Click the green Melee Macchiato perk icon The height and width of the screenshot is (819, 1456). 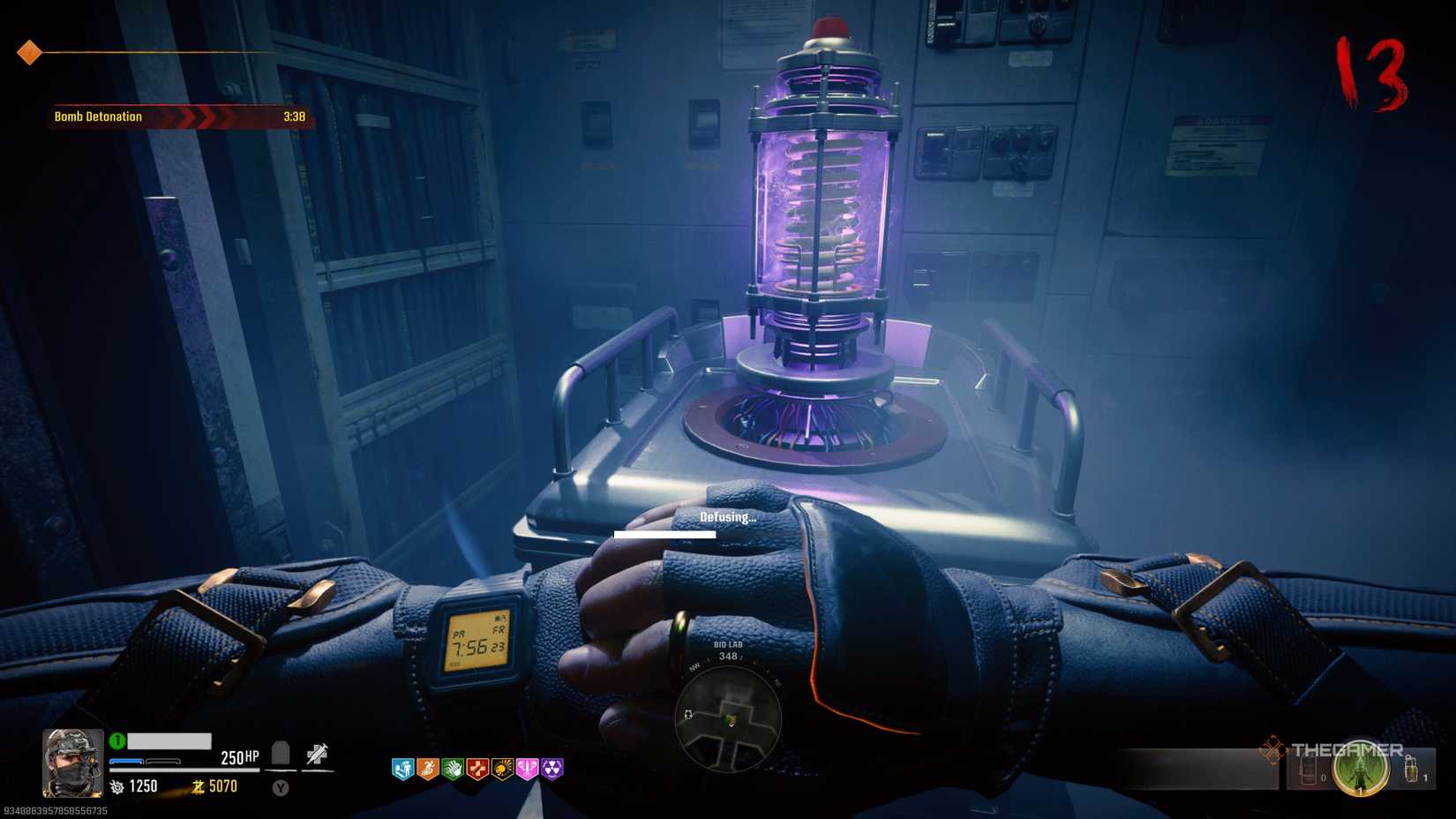click(454, 768)
